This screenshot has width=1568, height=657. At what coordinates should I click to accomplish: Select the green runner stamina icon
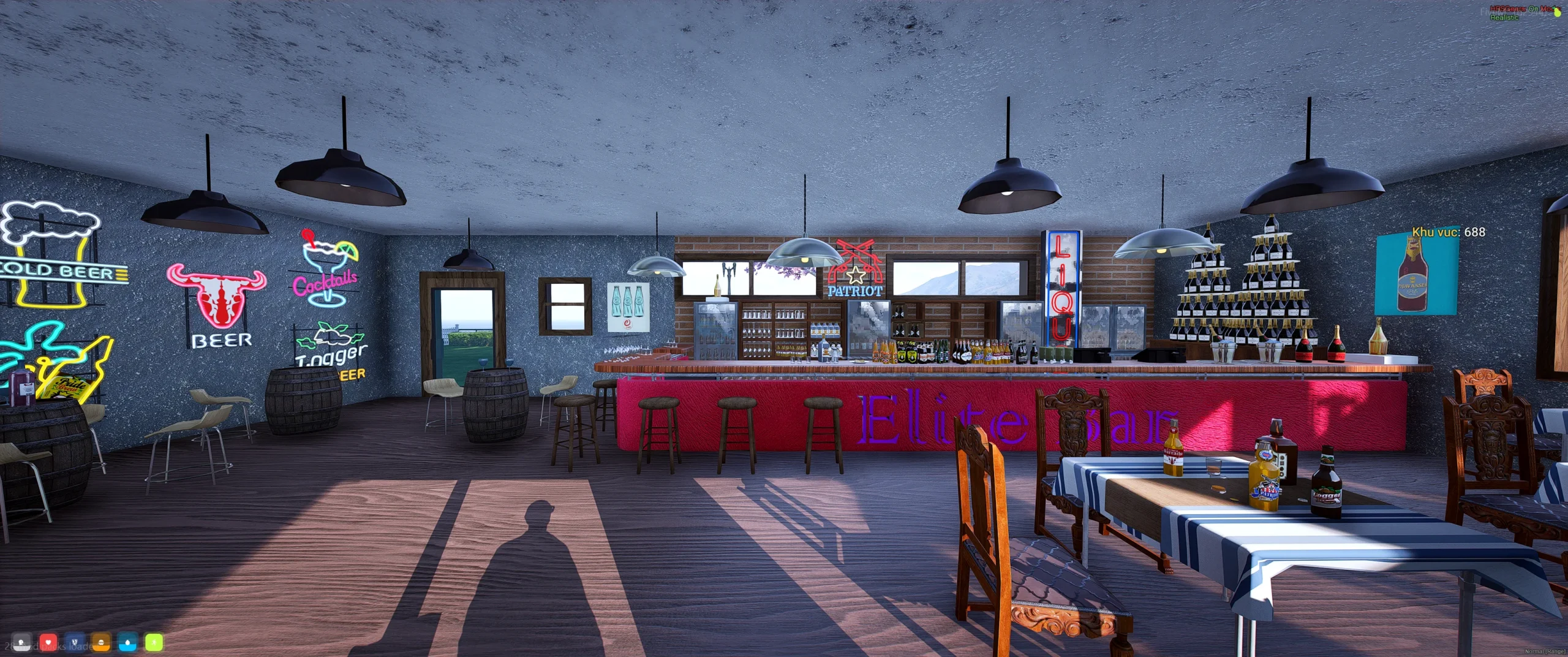coord(155,645)
